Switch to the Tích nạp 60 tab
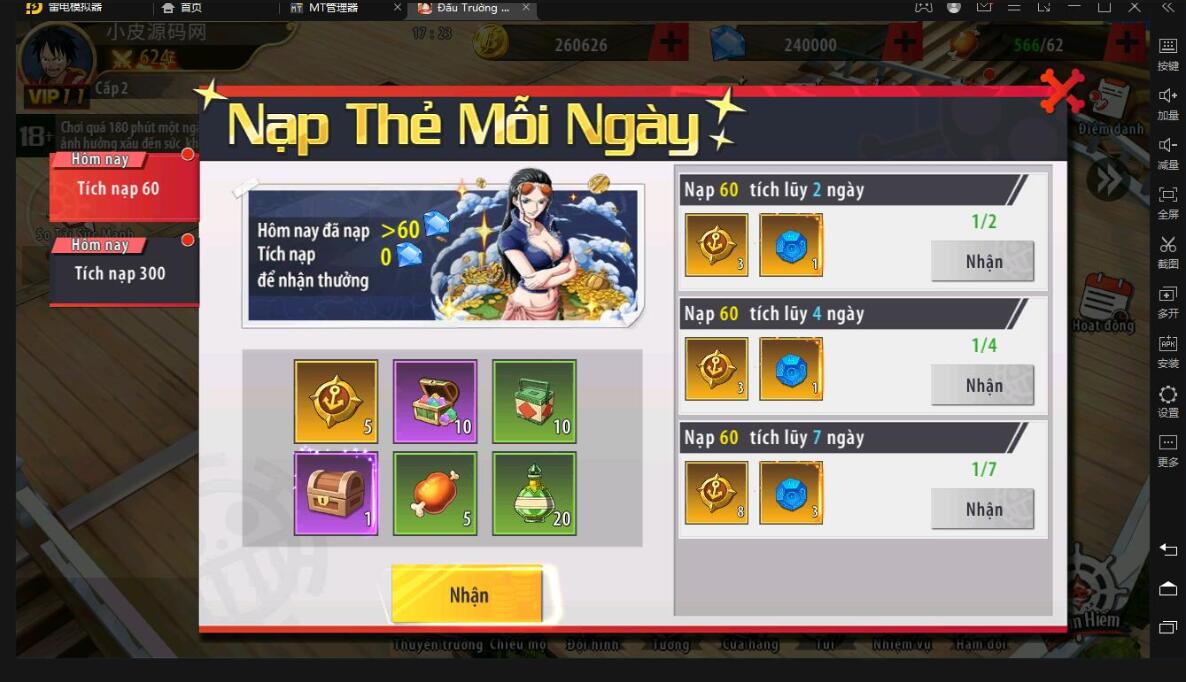This screenshot has height=682, width=1186. [x=120, y=187]
